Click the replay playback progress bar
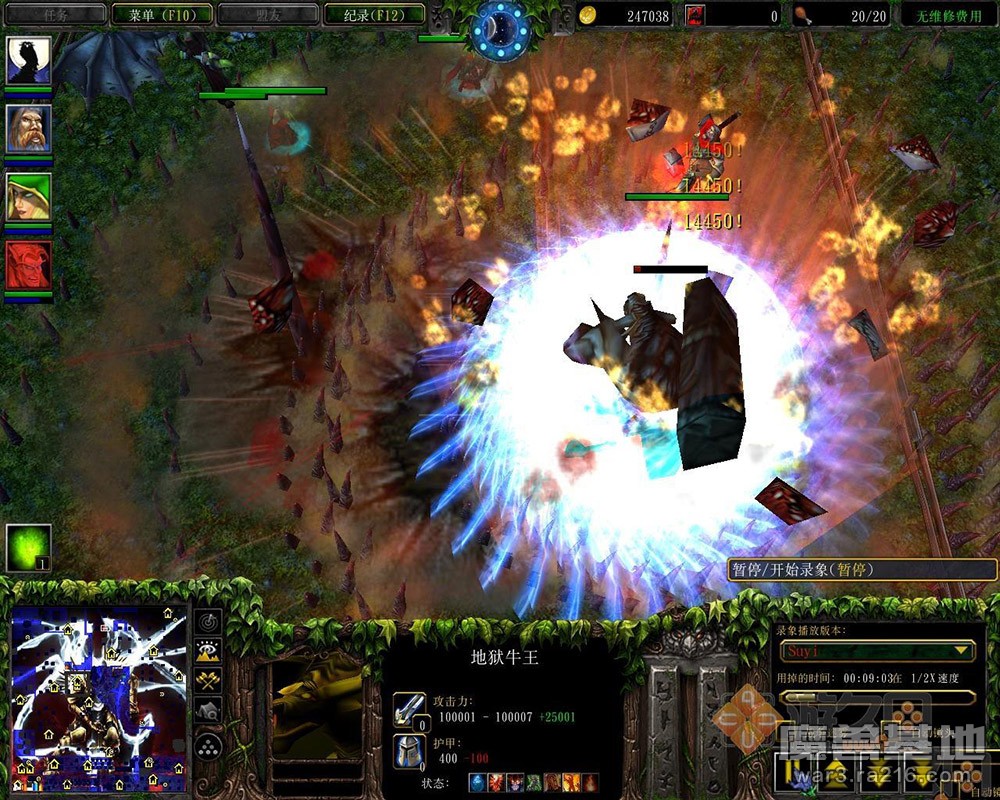1000x800 pixels. pyautogui.click(x=876, y=697)
